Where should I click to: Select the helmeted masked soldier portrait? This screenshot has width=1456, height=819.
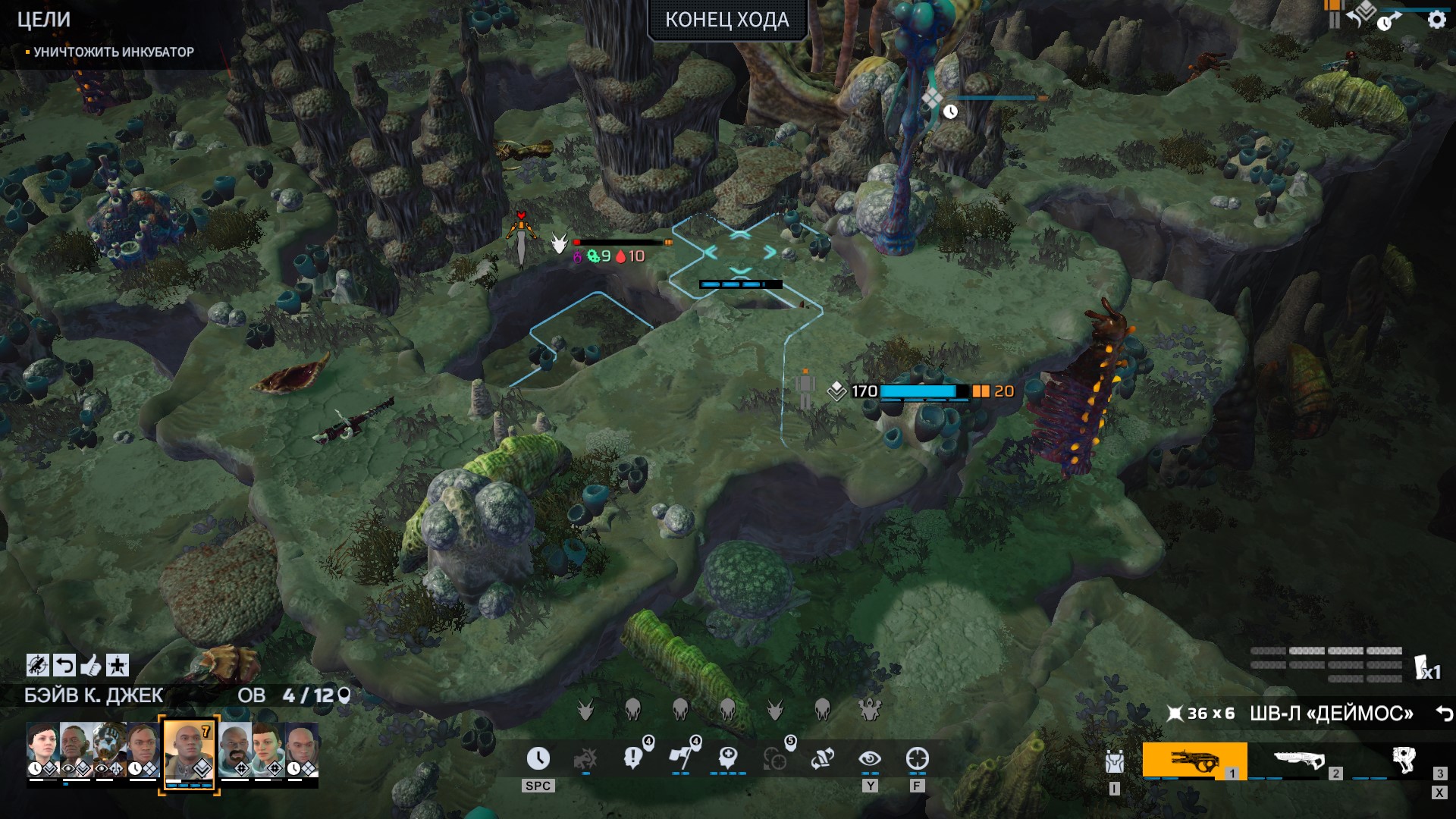coord(110,746)
